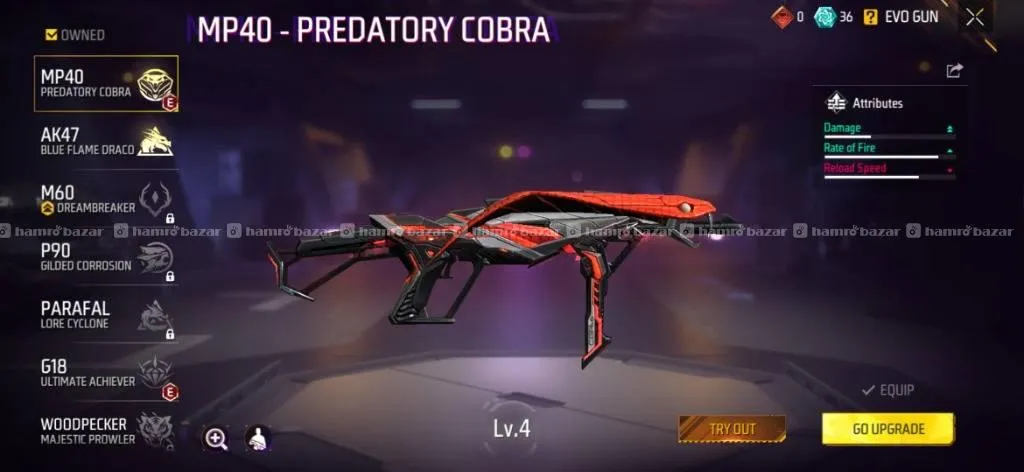Open the share icon above Attributes
Viewport: 1024px width, 472px height.
coord(954,70)
